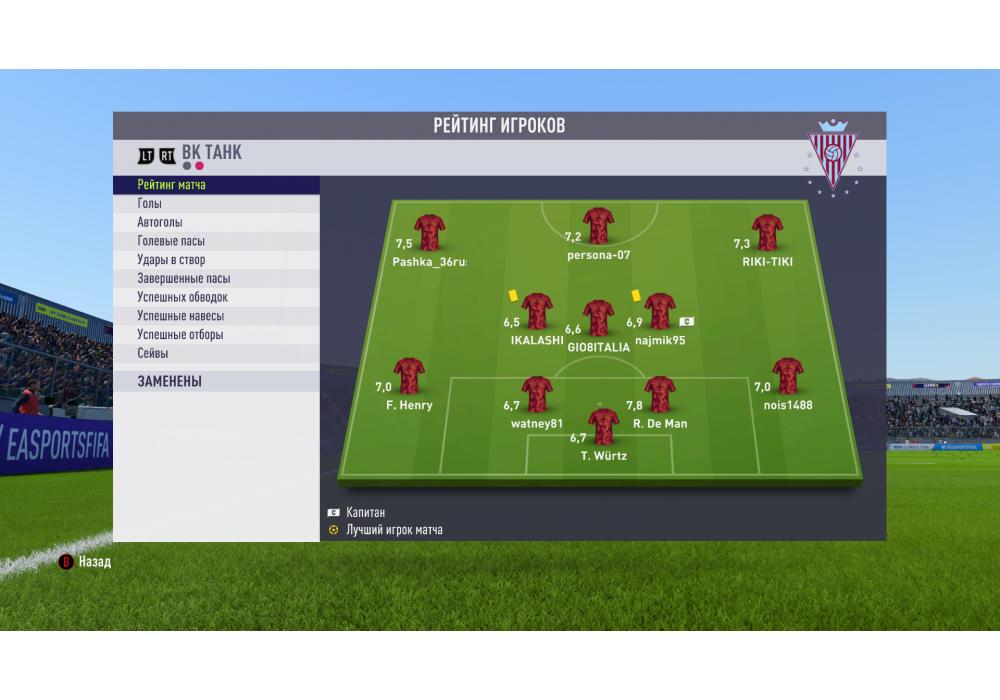
Task: Open the ЗАМЕНЕНЫ section
Action: coord(170,381)
